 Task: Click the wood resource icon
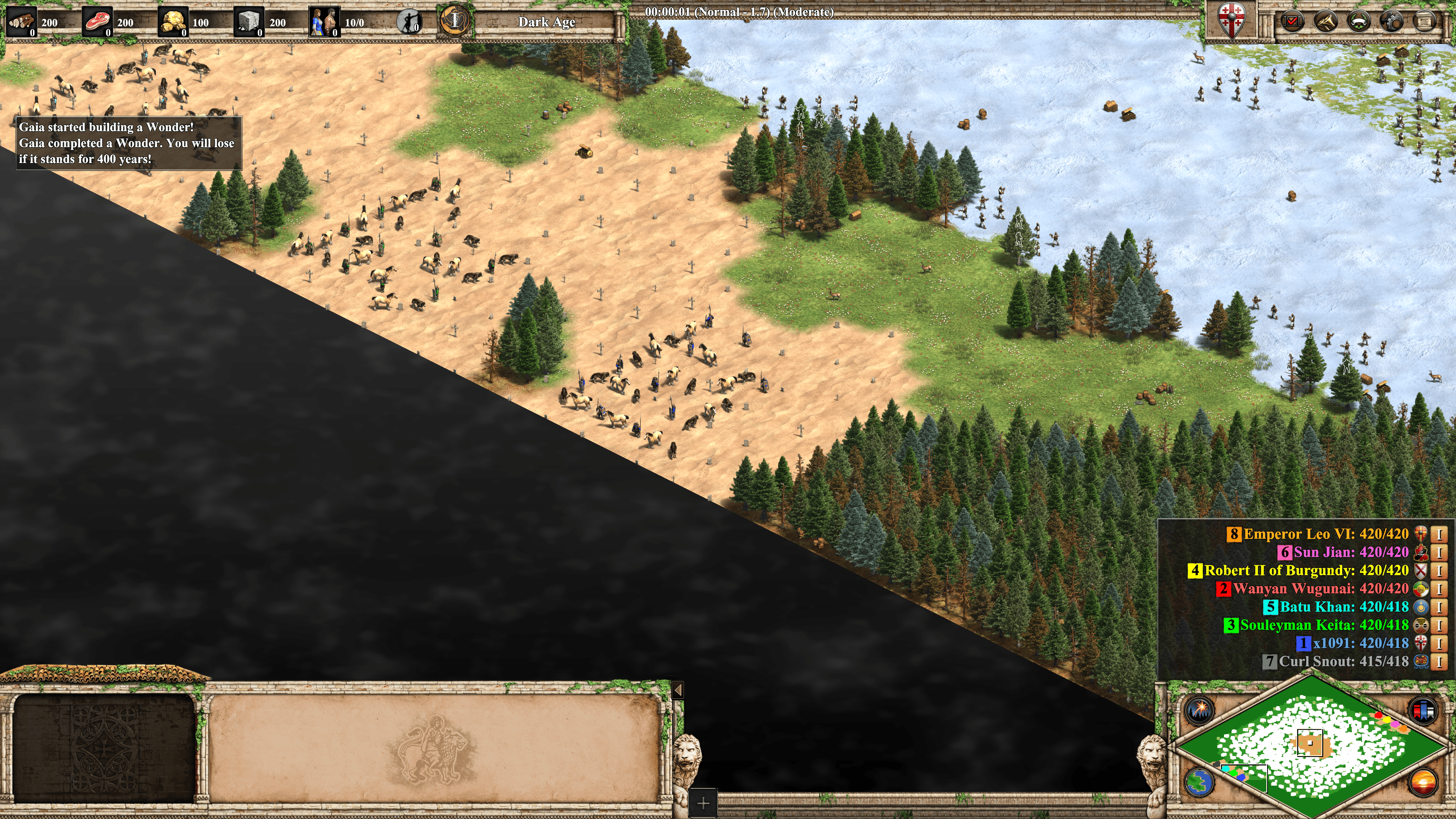pos(22,22)
